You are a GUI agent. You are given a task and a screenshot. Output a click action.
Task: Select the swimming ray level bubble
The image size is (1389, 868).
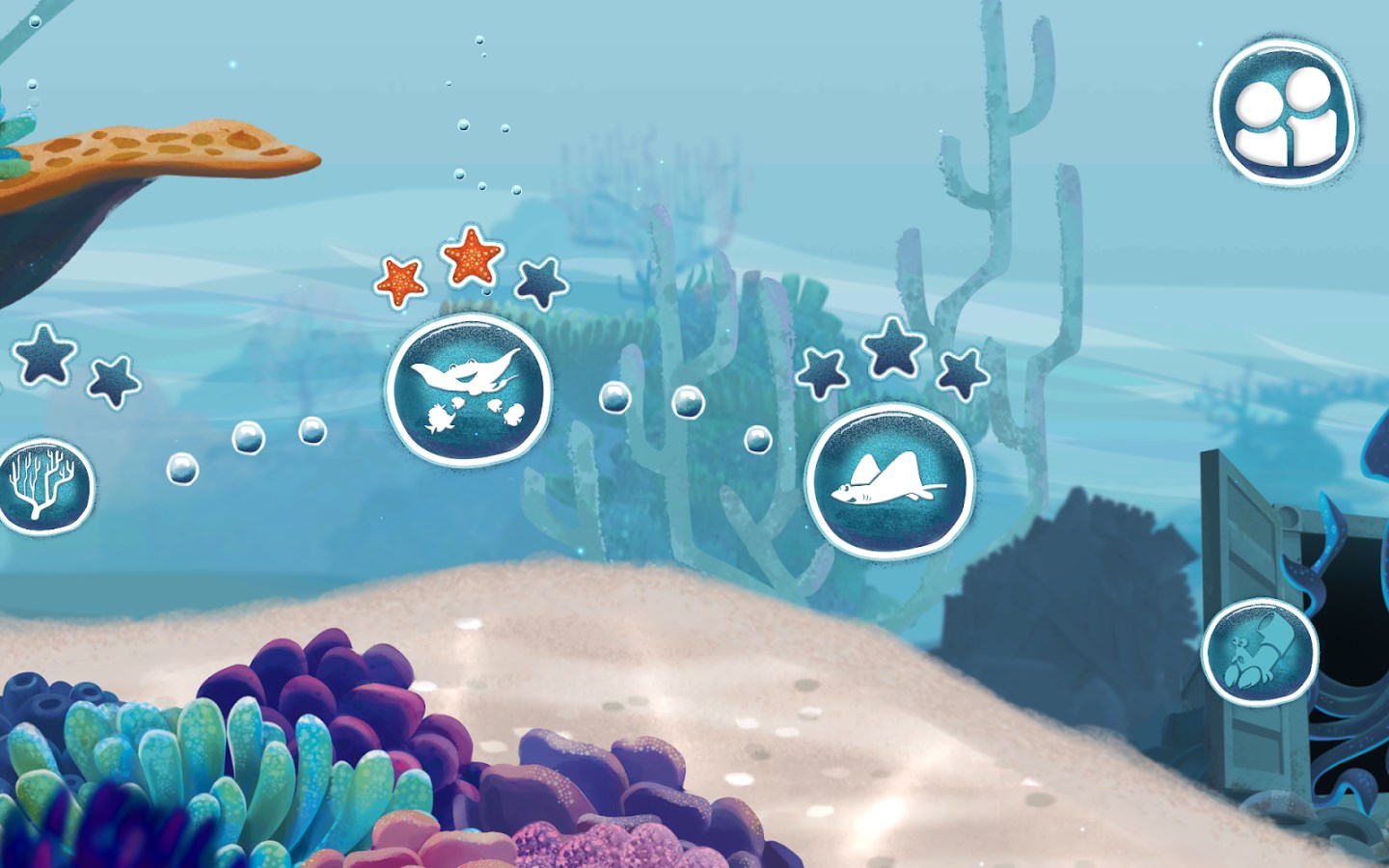tap(889, 479)
